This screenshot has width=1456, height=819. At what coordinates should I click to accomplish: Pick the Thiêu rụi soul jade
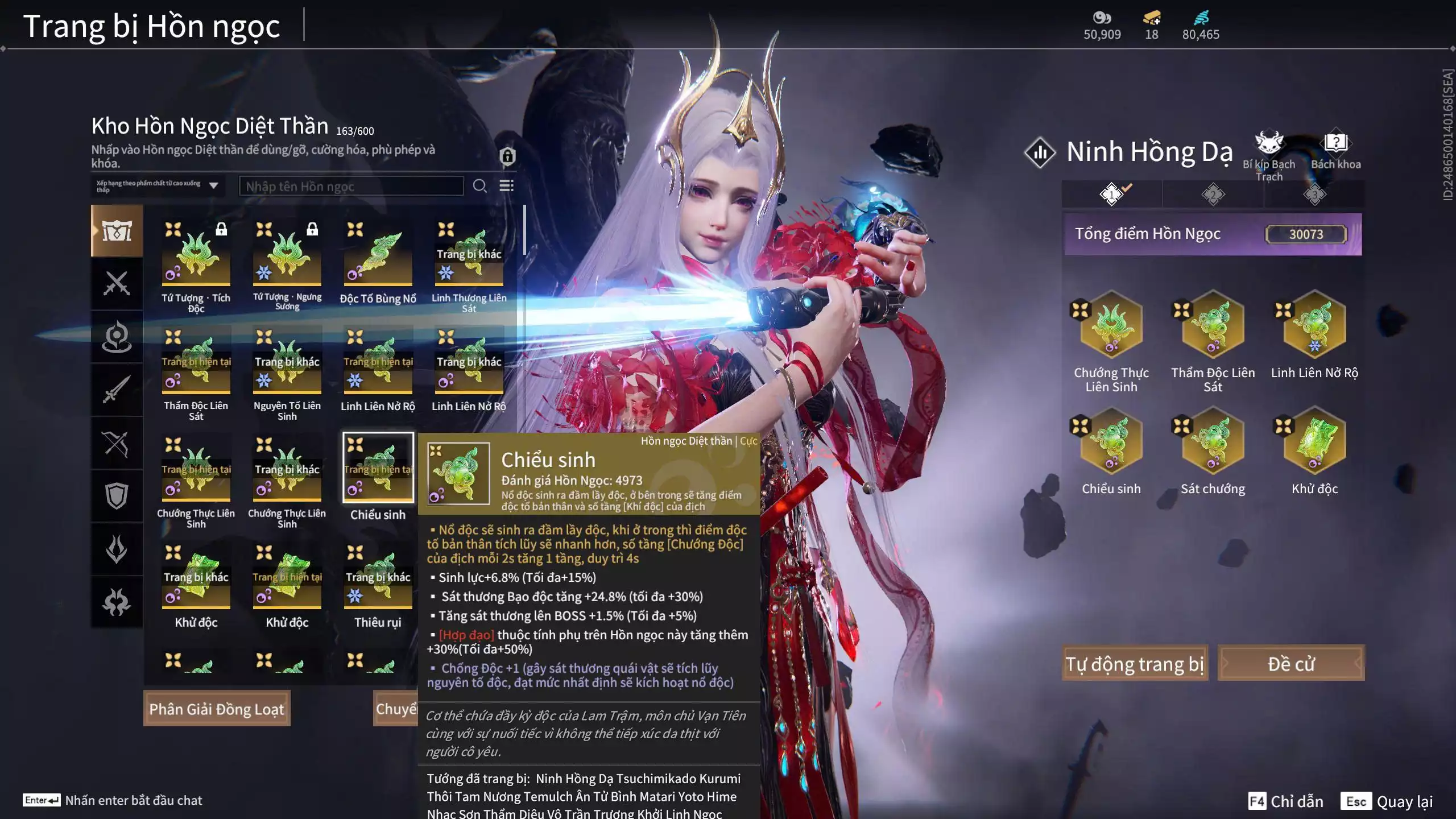coord(378,579)
